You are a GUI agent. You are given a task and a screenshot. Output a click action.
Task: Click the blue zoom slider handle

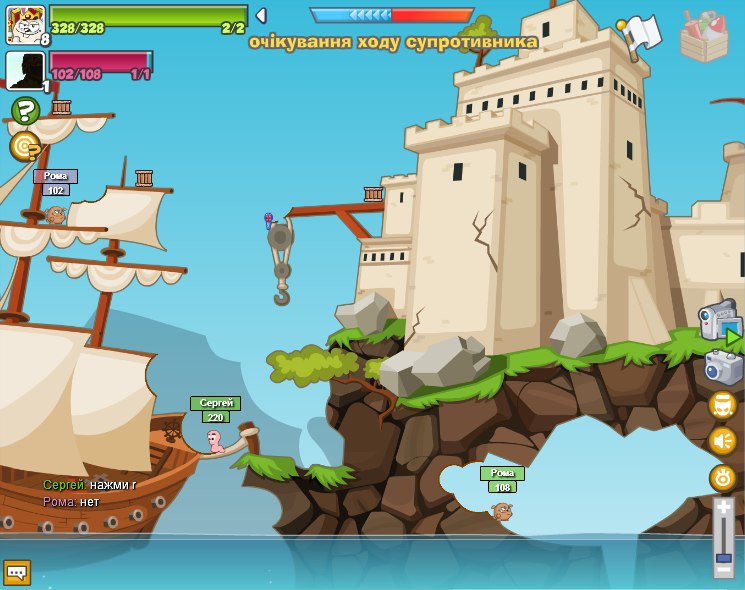point(723,557)
